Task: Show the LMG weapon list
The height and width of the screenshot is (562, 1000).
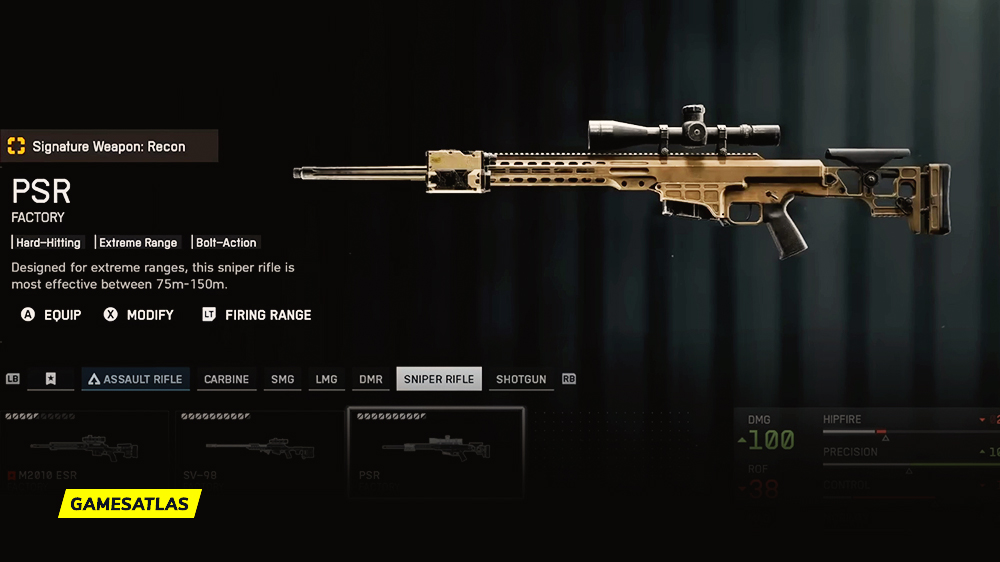Action: 326,380
